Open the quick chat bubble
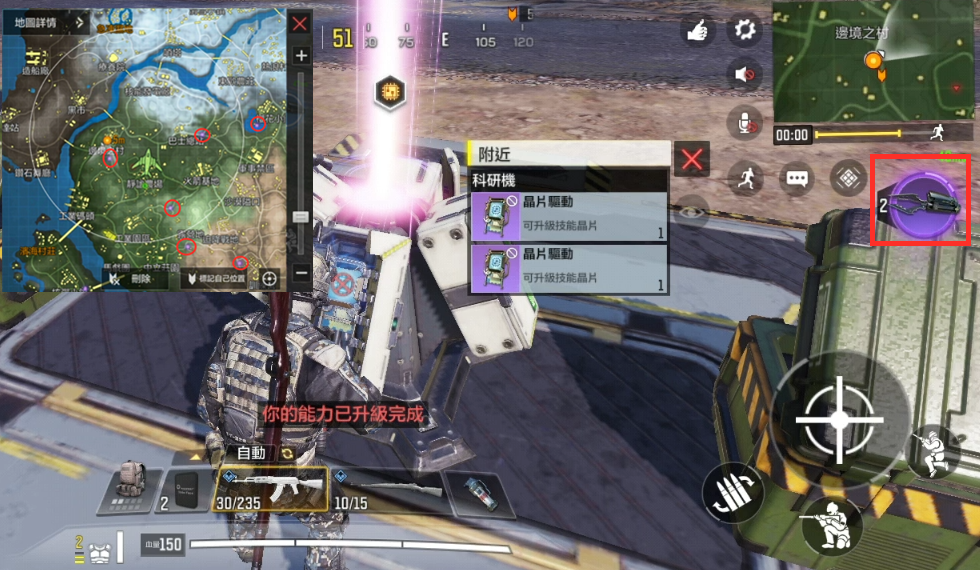This screenshot has height=570, width=980. point(797,179)
